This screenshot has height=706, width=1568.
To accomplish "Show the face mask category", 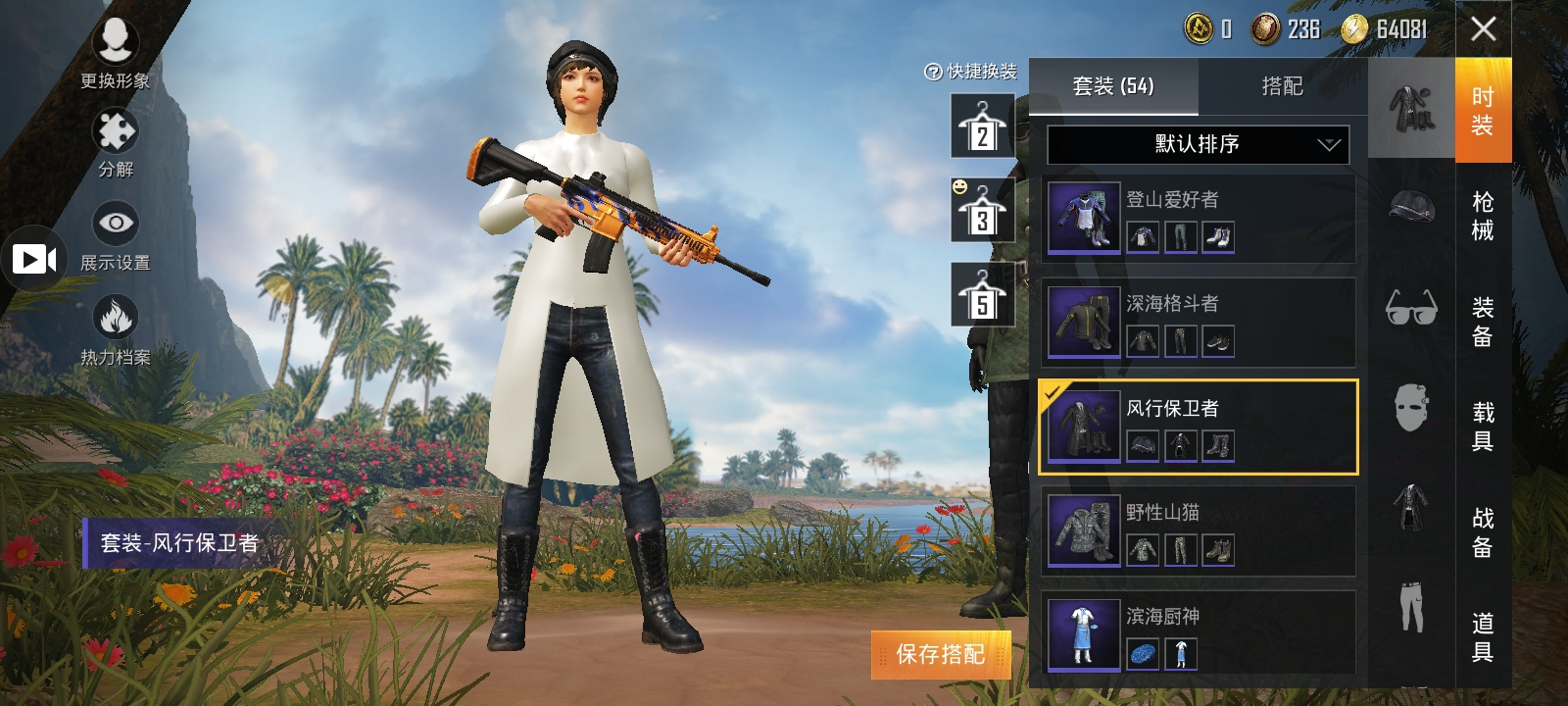I will [1411, 407].
